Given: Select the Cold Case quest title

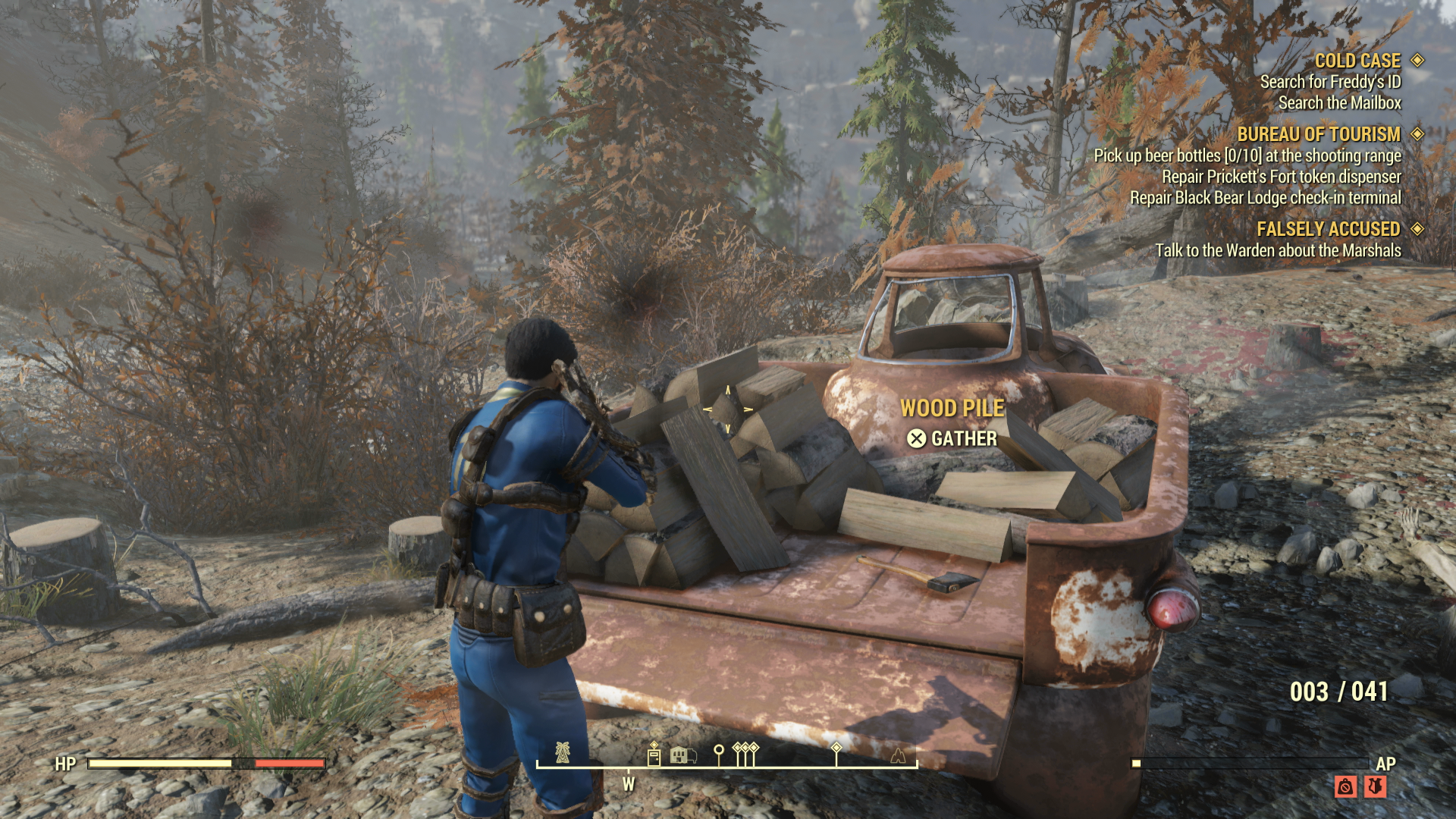Looking at the screenshot, I should tap(1357, 61).
